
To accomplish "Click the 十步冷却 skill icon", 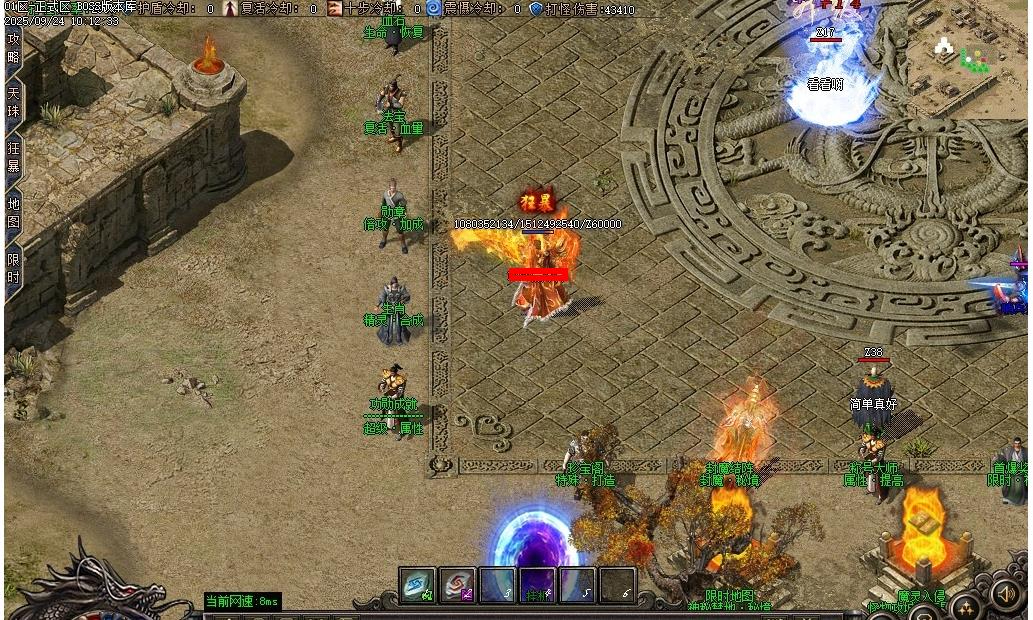I will [x=334, y=9].
